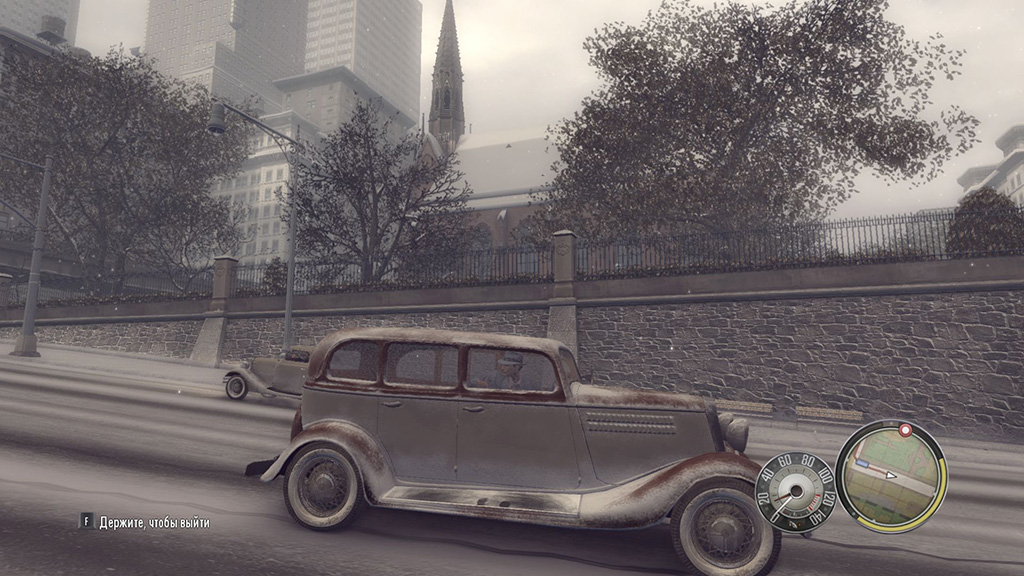
Task: Select the red objective marker on minimap rim
Action: [x=906, y=430]
